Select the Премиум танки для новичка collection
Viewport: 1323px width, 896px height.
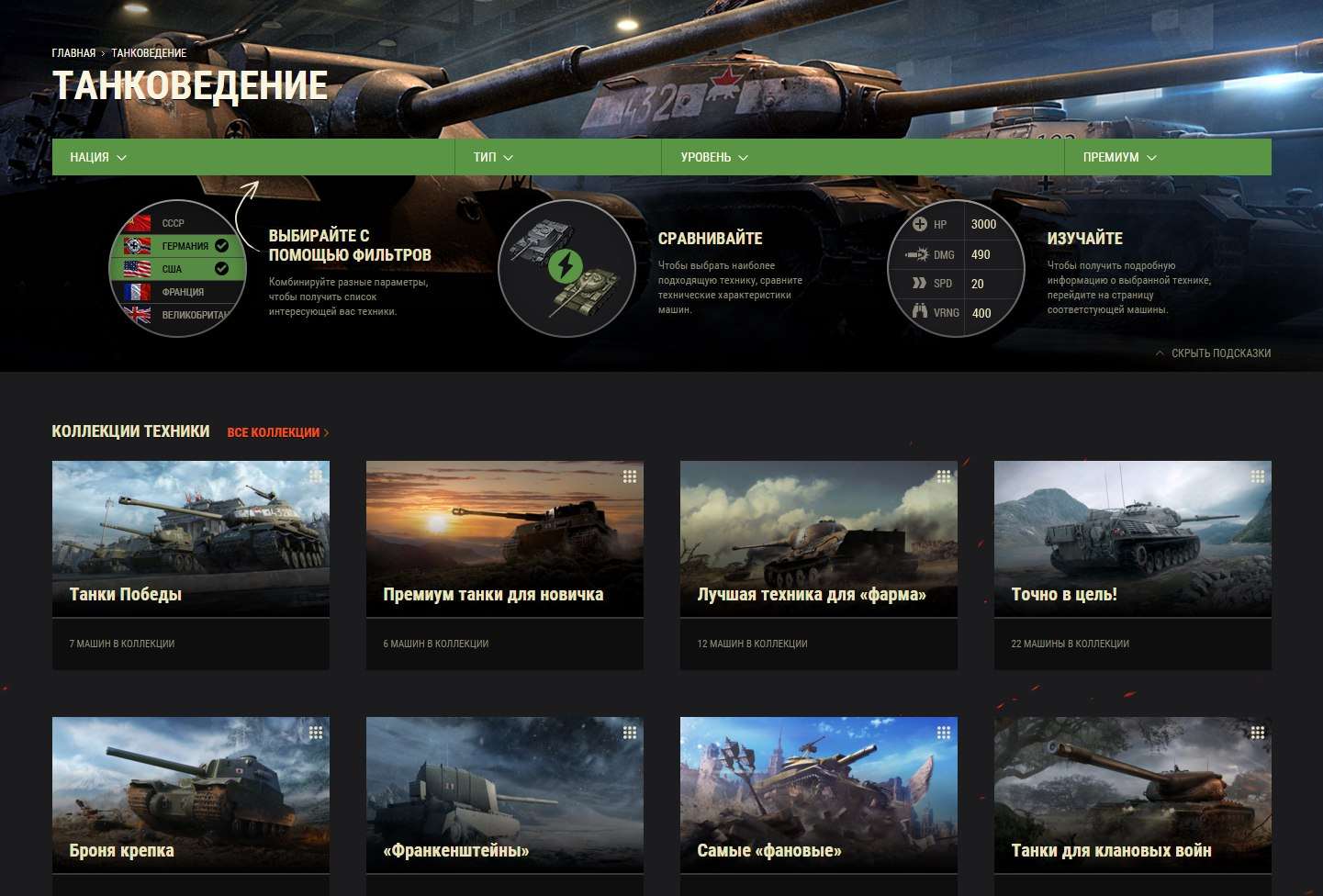pos(505,551)
